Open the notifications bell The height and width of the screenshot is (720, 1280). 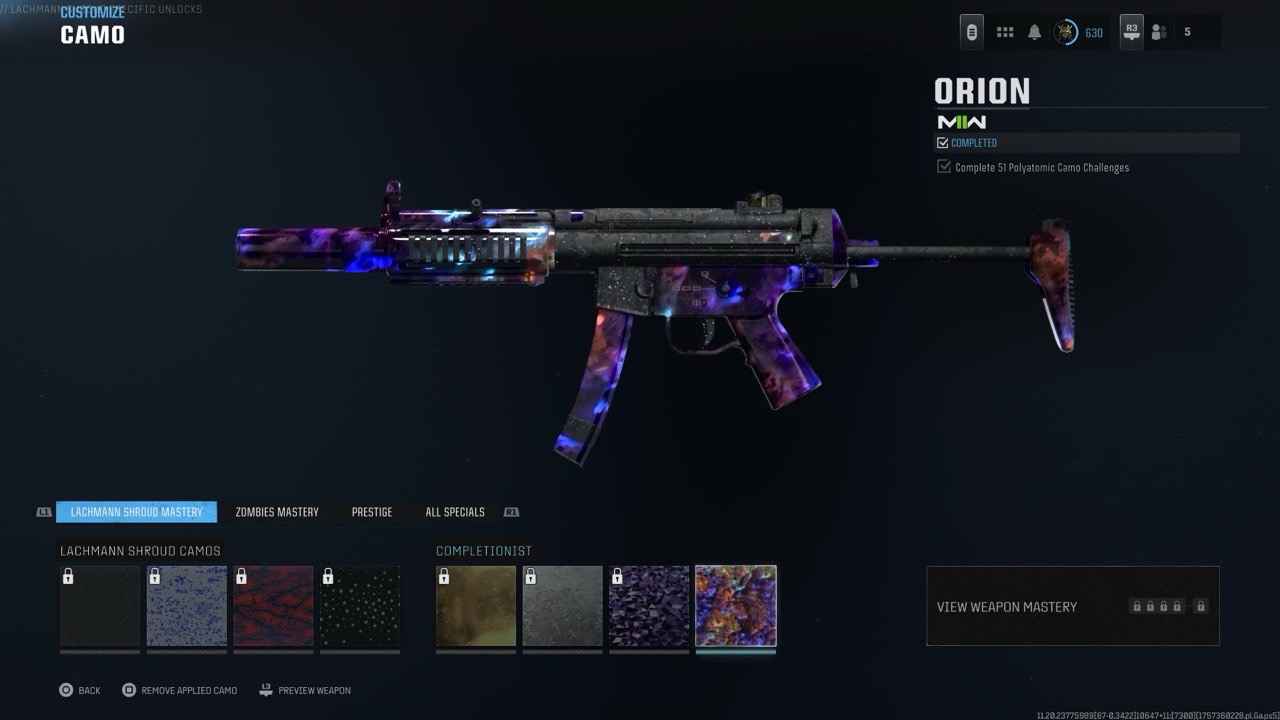point(1035,32)
